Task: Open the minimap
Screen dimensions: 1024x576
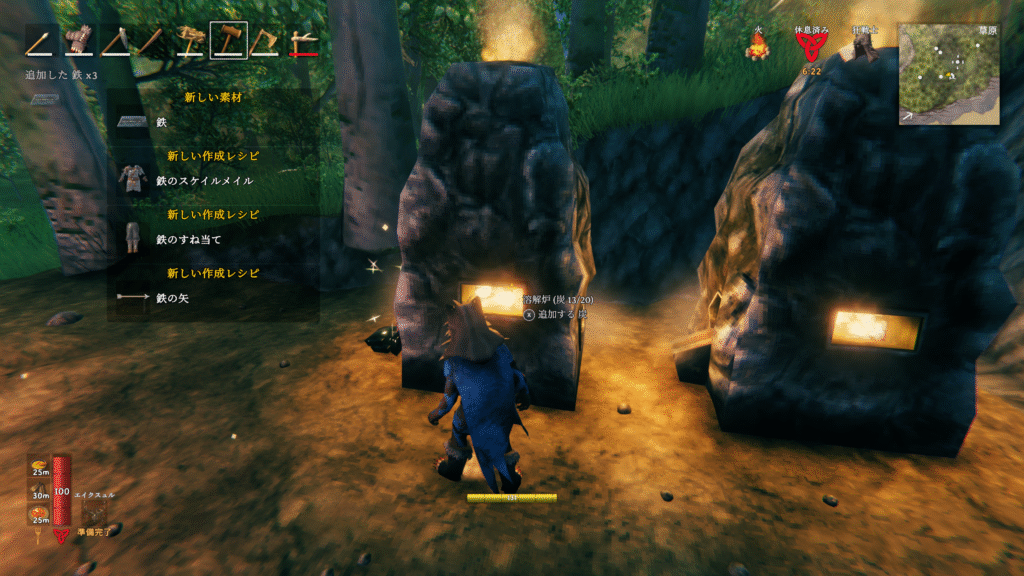Action: click(948, 74)
